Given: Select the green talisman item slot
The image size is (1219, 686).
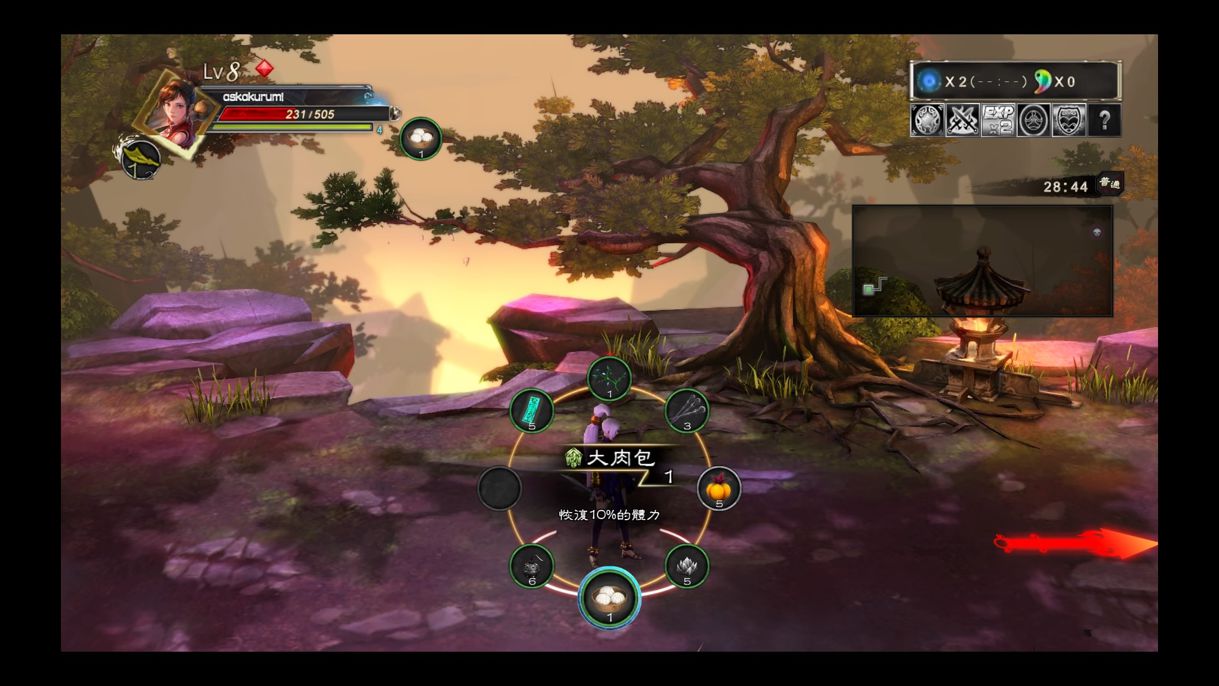Looking at the screenshot, I should [531, 410].
